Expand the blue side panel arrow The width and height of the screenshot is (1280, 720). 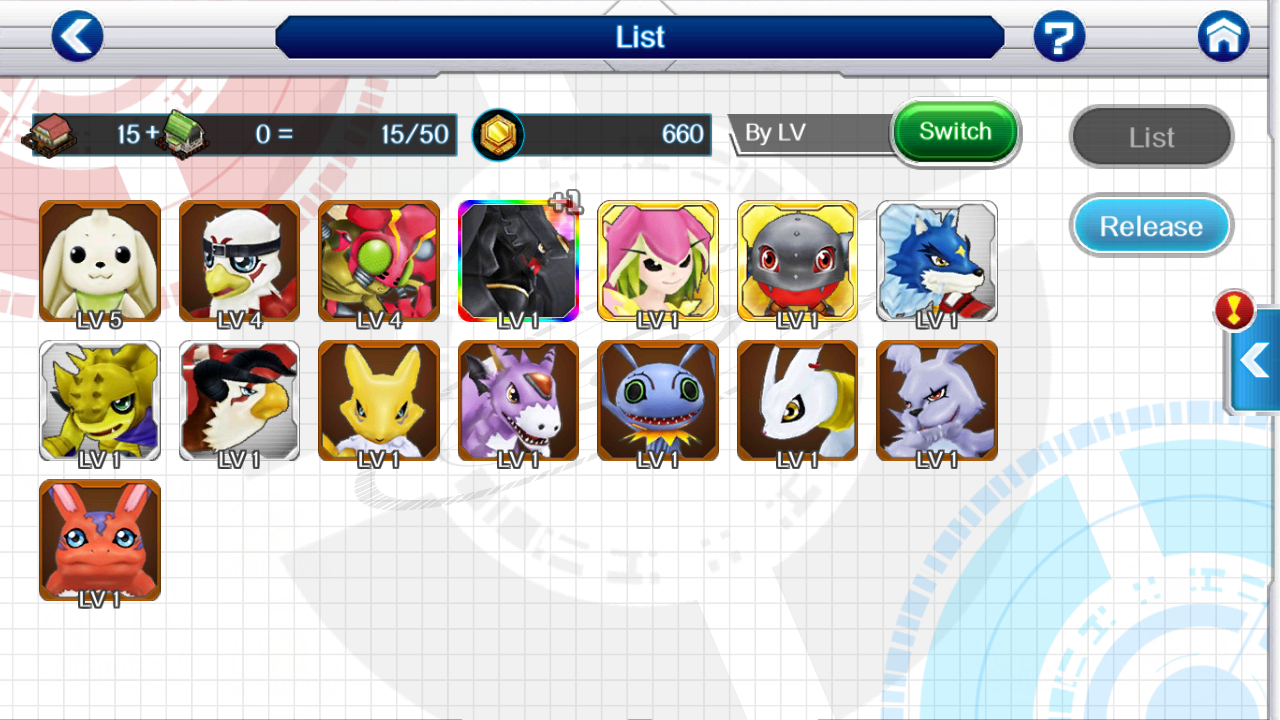[1255, 360]
